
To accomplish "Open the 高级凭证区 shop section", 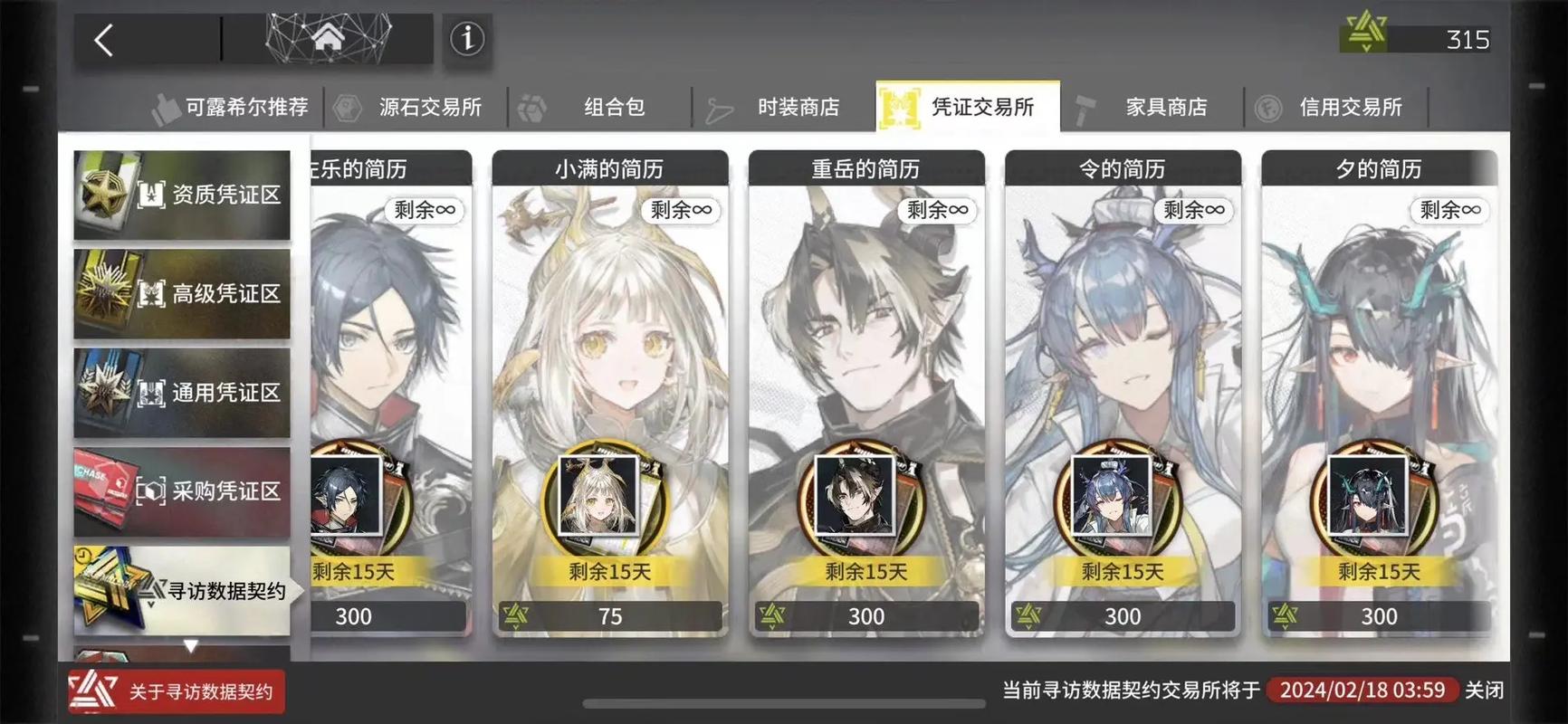I will (181, 293).
